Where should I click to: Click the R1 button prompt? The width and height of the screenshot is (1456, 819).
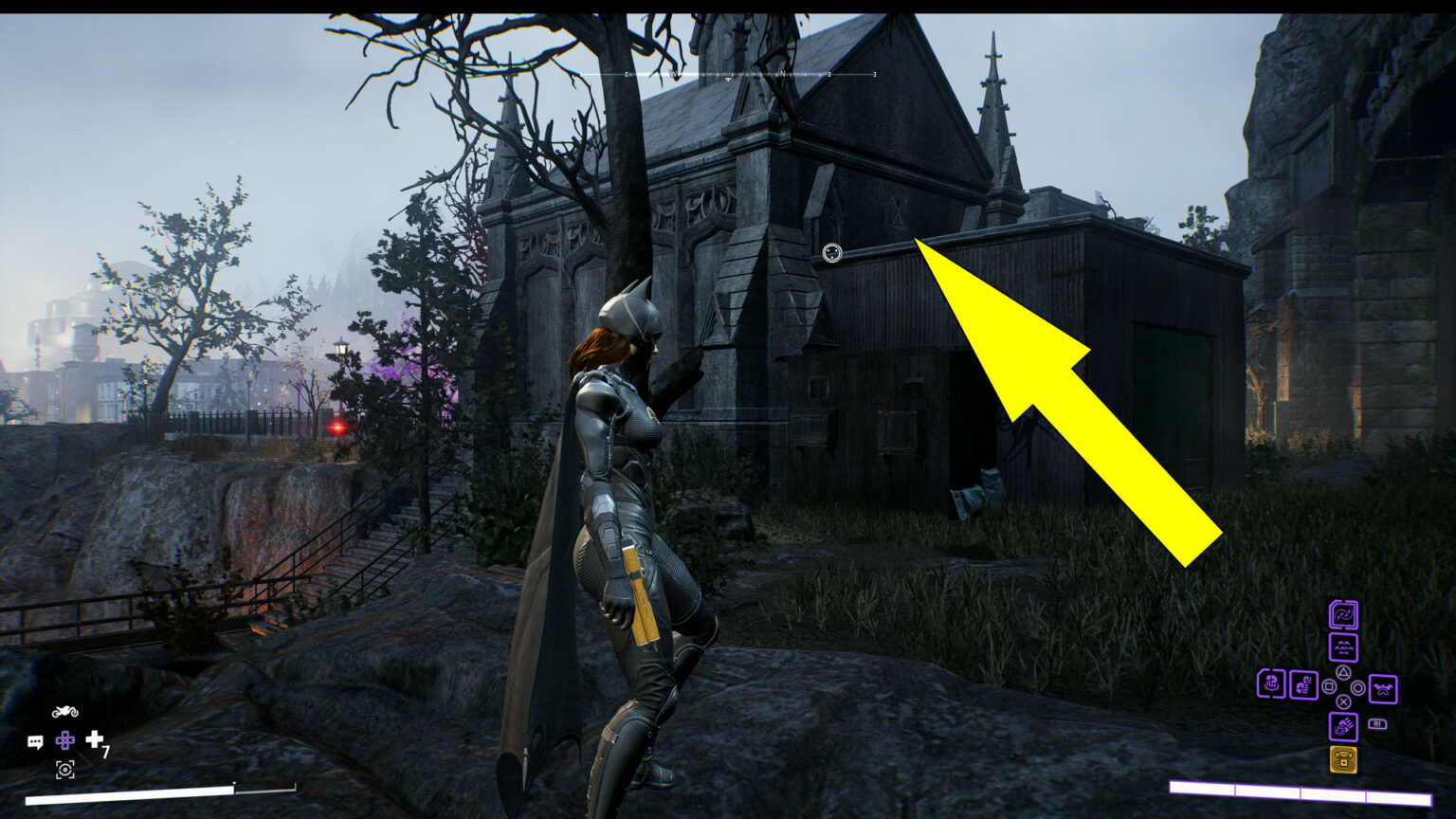1377,724
